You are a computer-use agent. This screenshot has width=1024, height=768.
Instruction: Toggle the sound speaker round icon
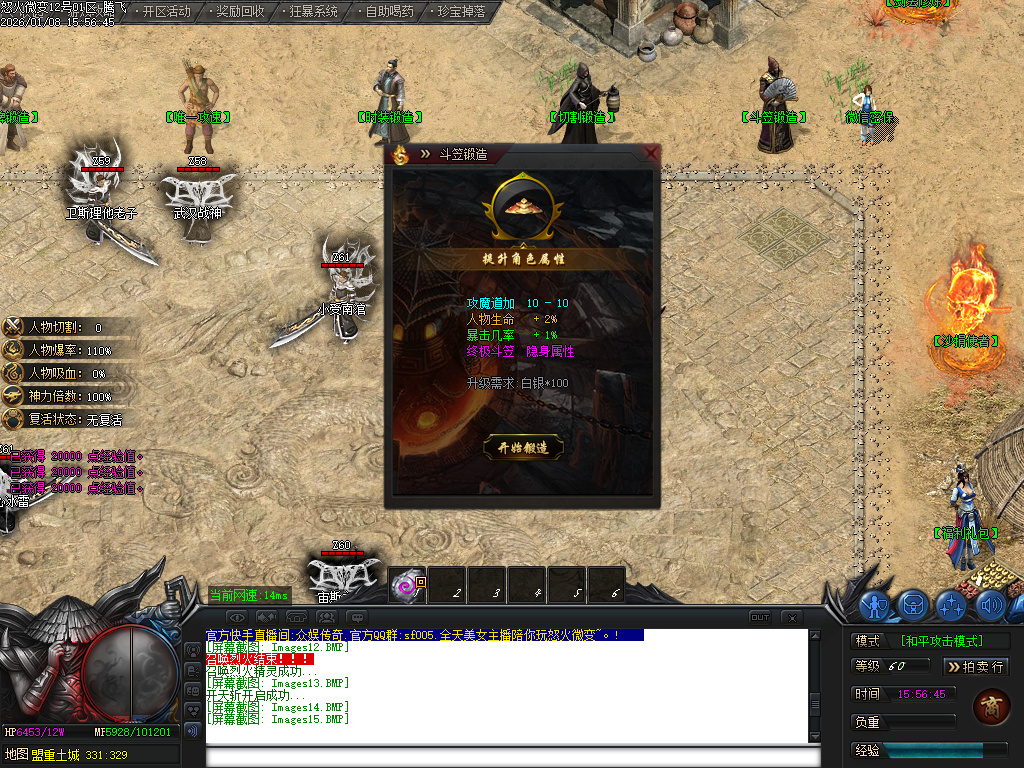tap(989, 605)
